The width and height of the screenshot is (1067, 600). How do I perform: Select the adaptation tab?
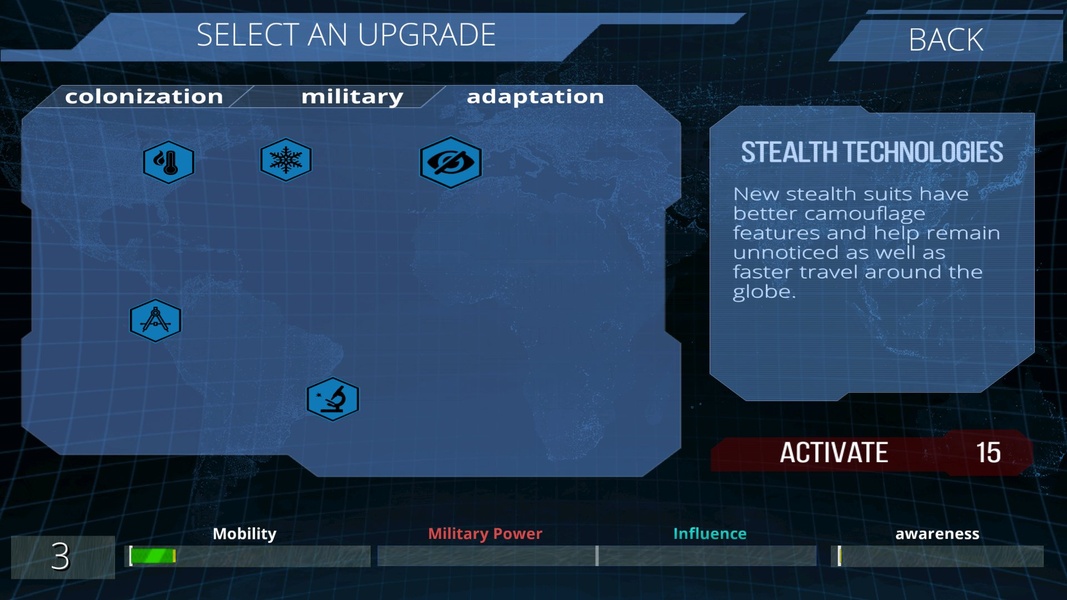point(535,97)
